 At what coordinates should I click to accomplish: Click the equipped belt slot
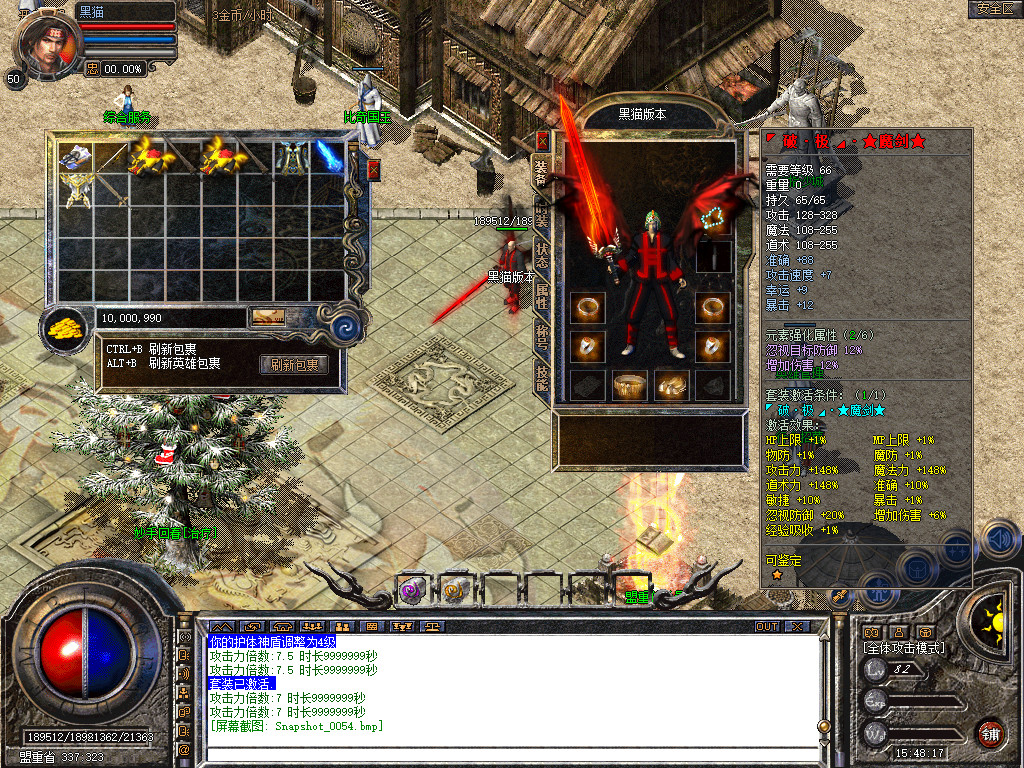(631, 385)
